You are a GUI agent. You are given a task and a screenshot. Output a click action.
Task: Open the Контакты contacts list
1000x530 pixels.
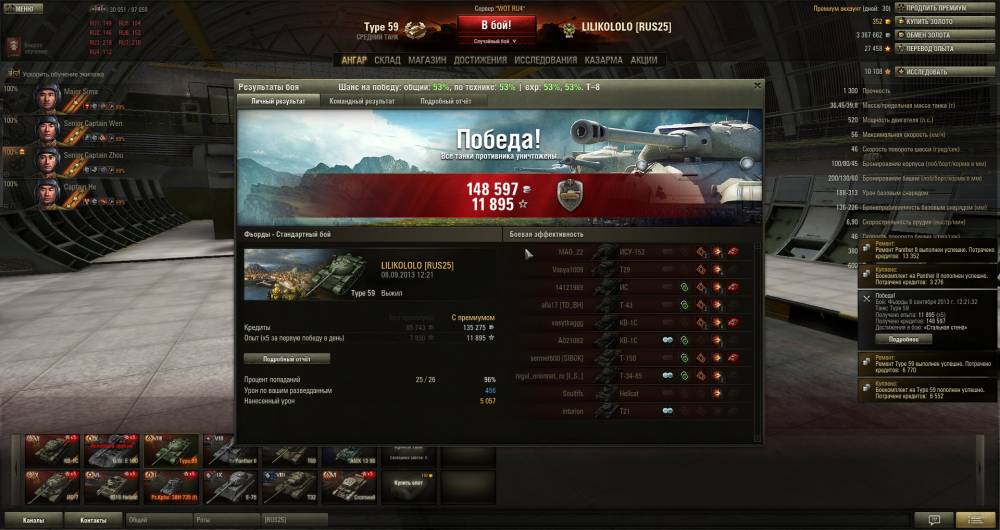[x=93, y=520]
